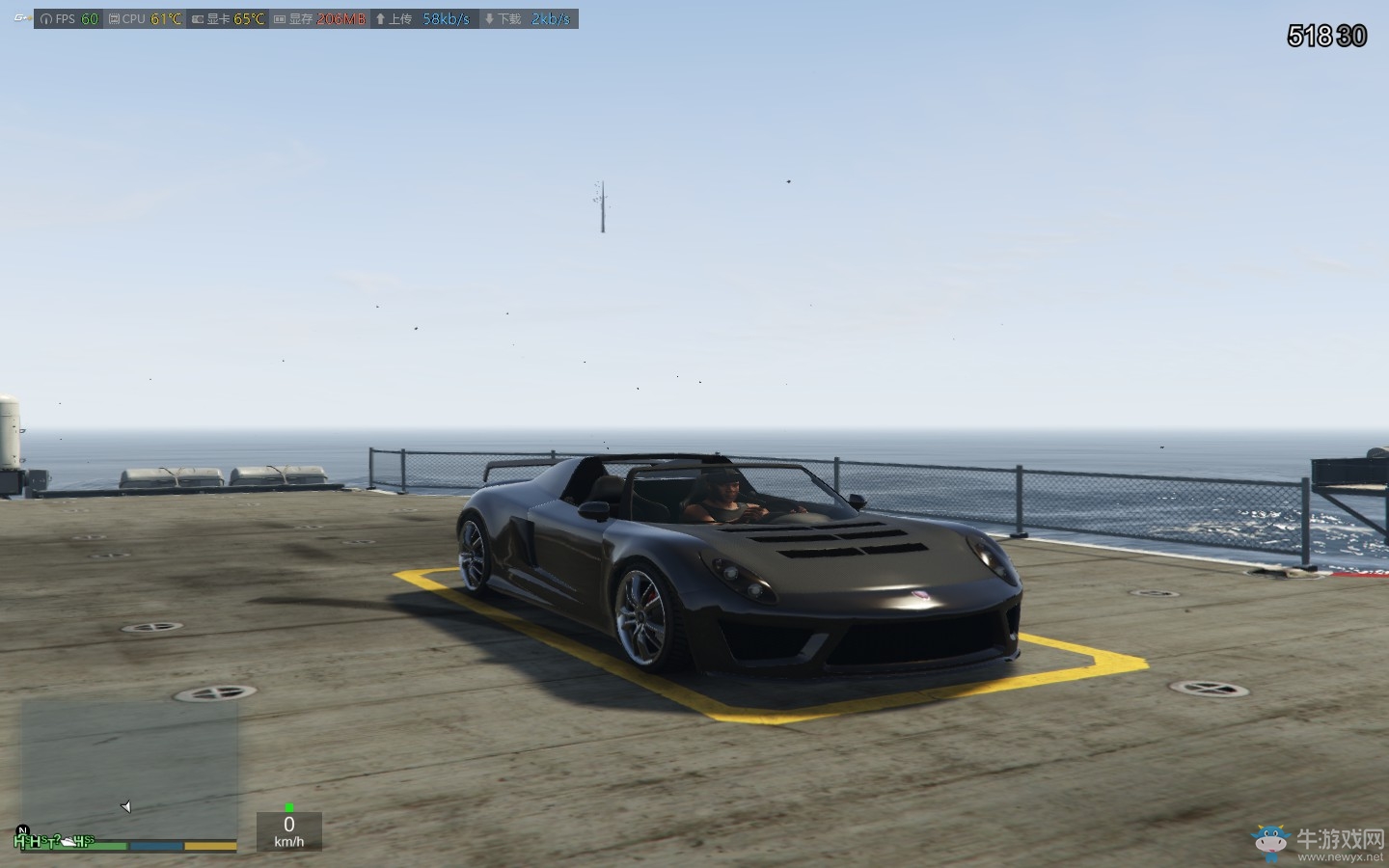Viewport: 1389px width, 868px height.
Task: Click the graphics card (显卡) temperature icon
Action: pos(198,18)
